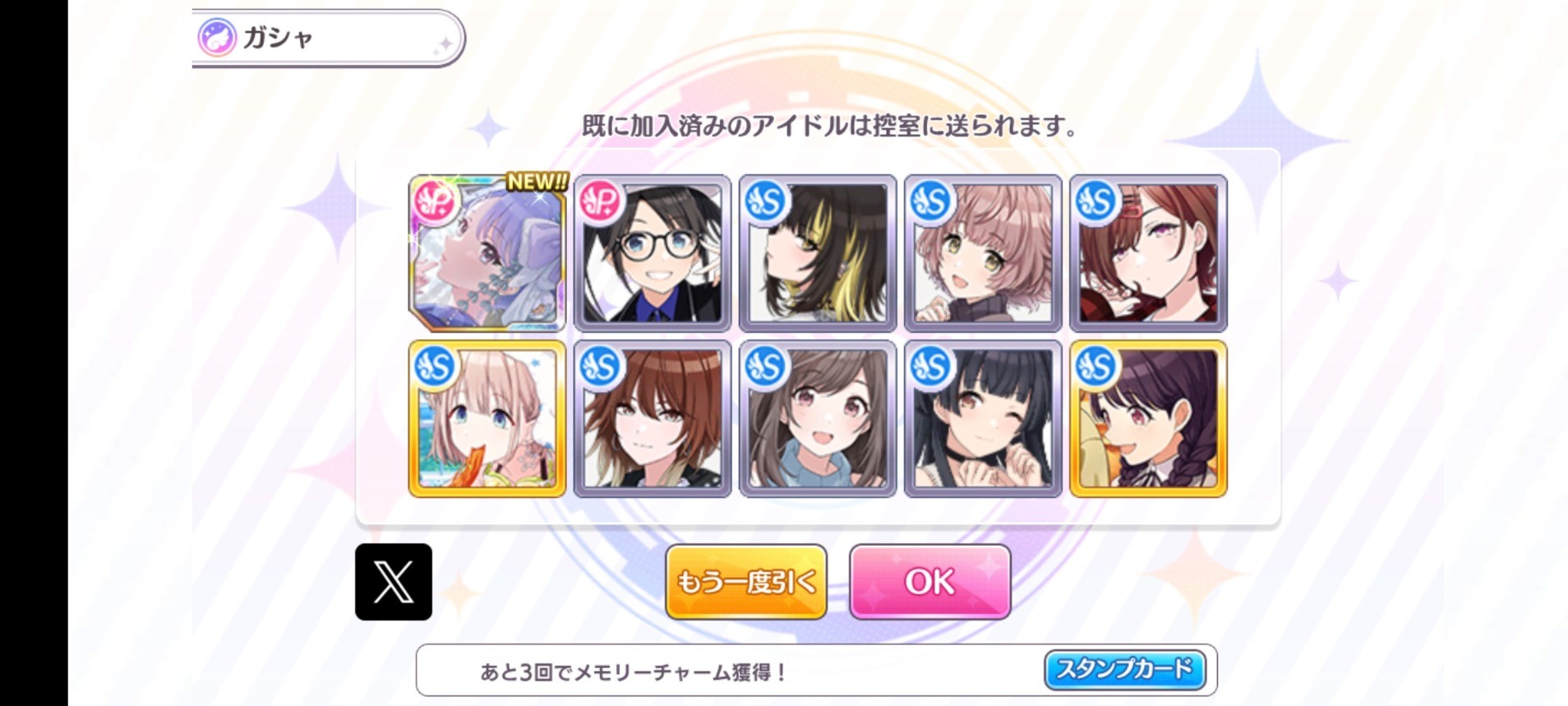Select the NEW lavender-haired idol card
1568x706 pixels.
click(487, 253)
